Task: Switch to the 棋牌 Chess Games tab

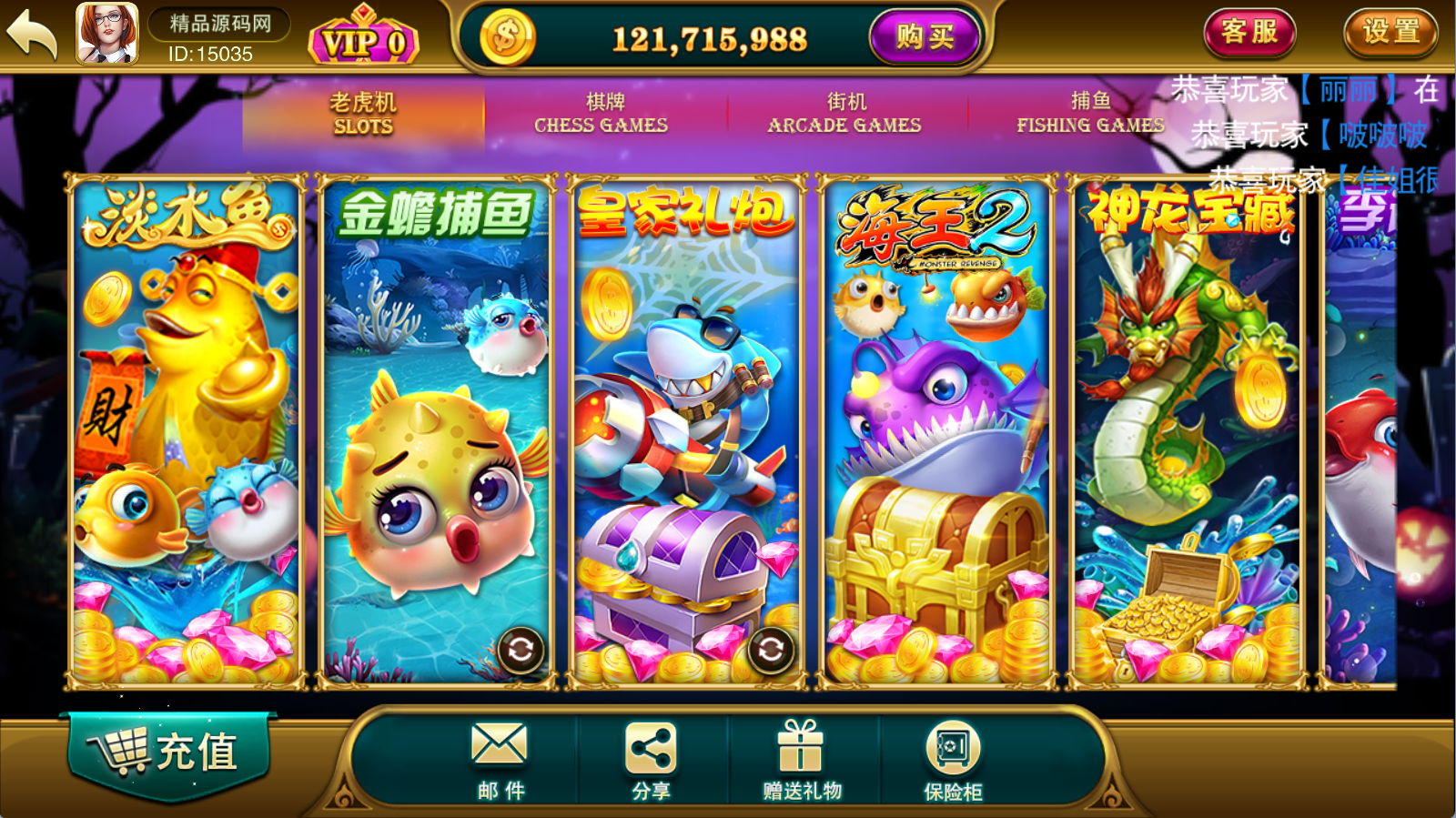Action: tap(602, 114)
